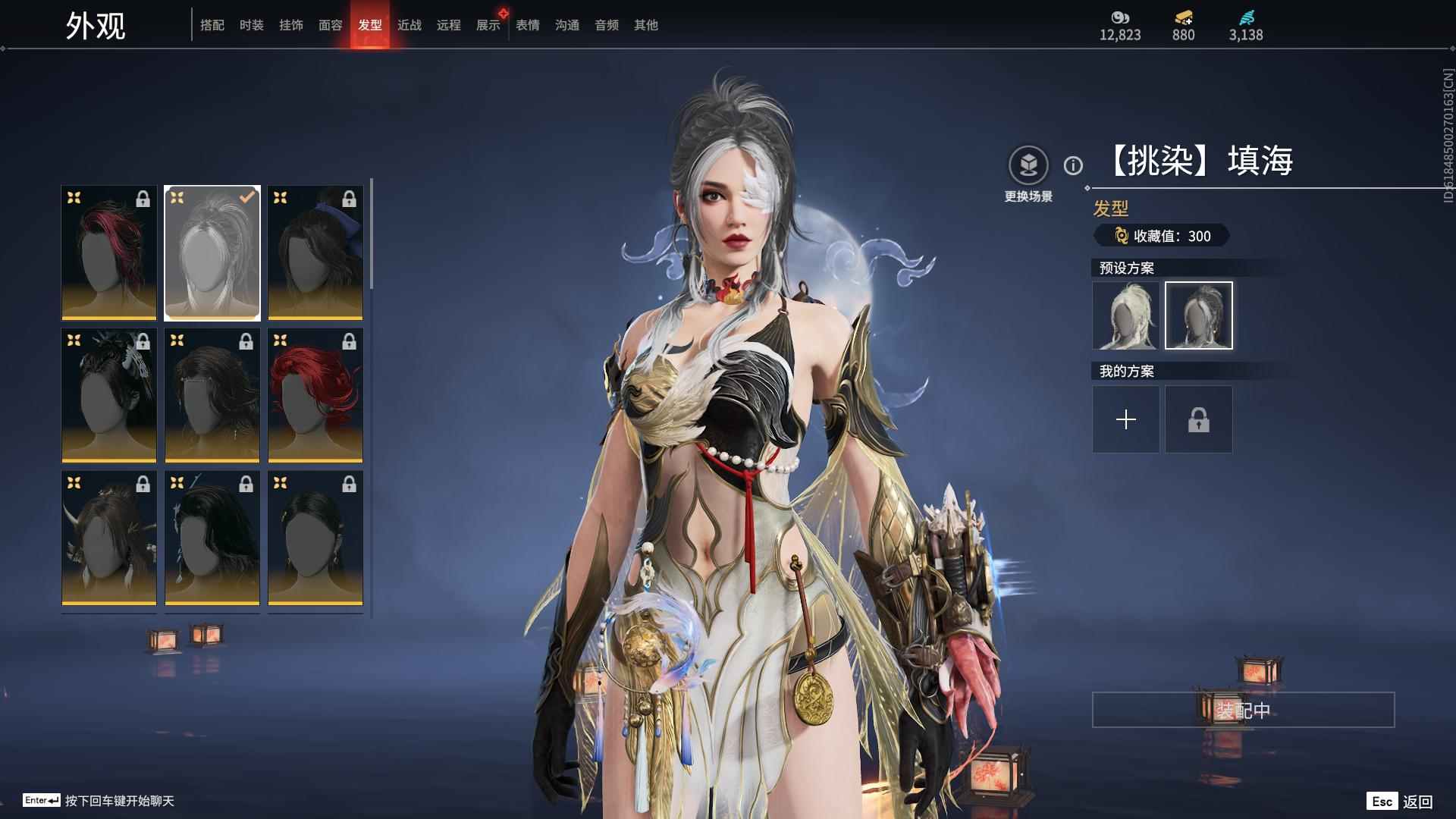Image resolution: width=1456 pixels, height=819 pixels.
Task: Open the 近战 melee tab
Action: tap(409, 25)
